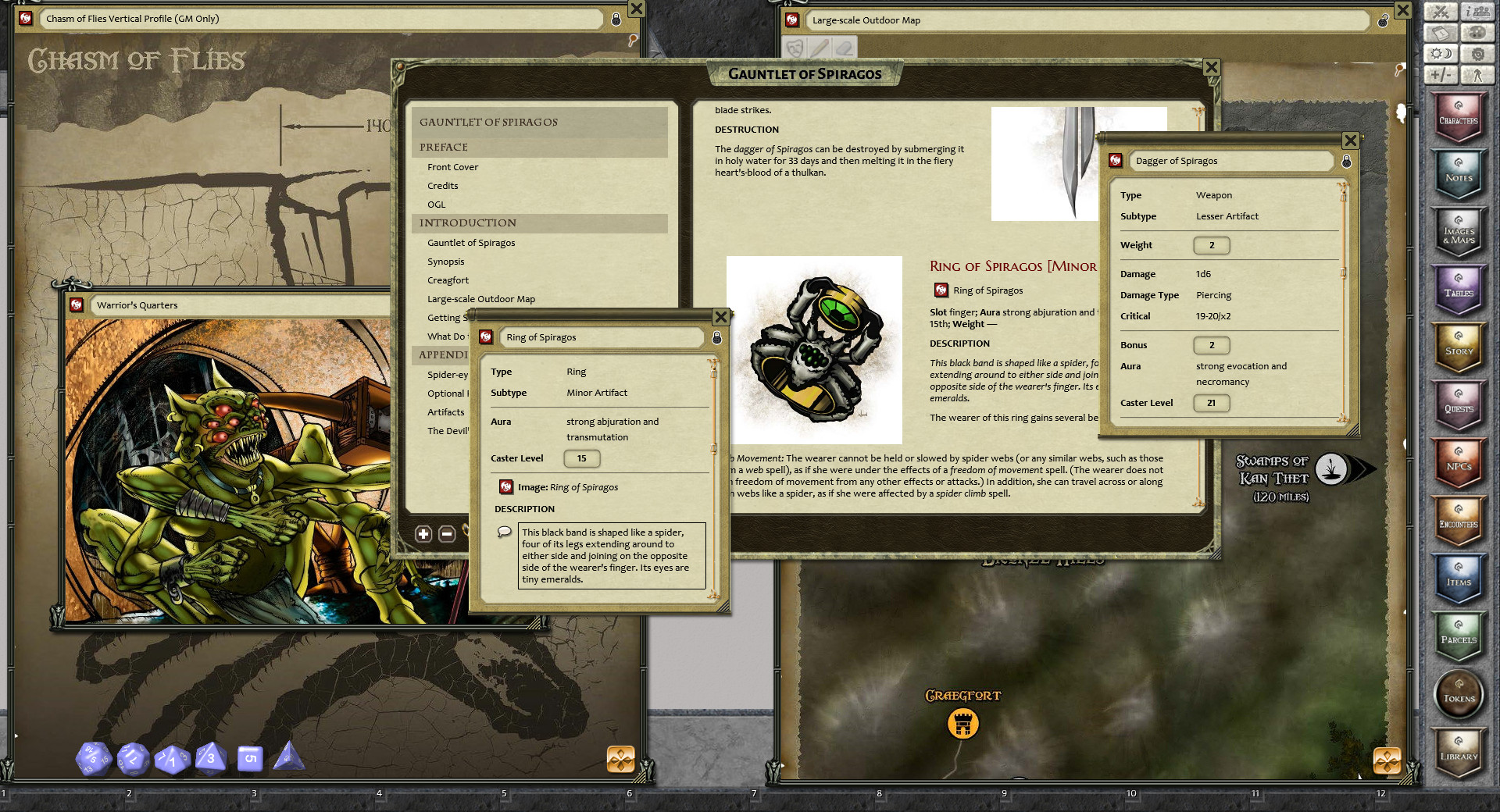Click the plus button on the Ring window
This screenshot has width=1500, height=812.
(424, 533)
